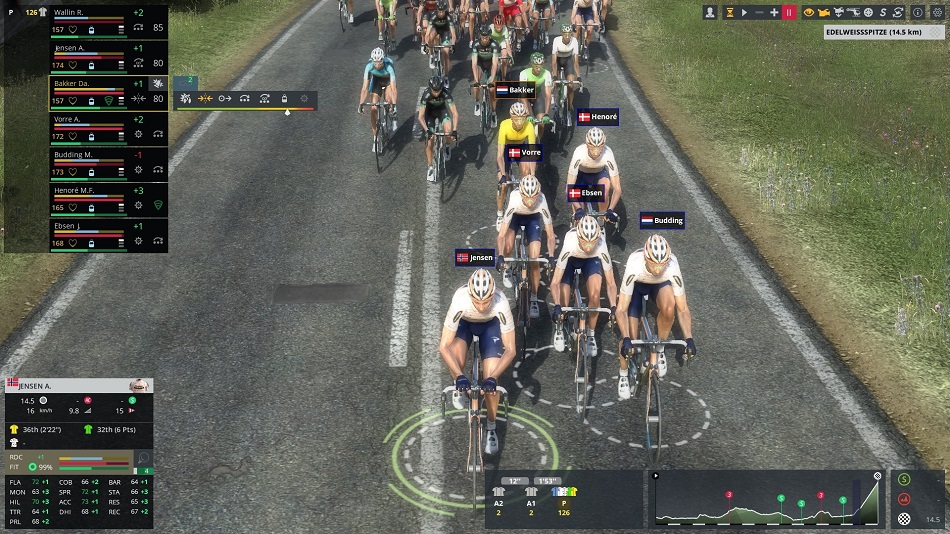Viewport: 950px width, 534px height.
Task: Click the rider profile icon in toolbar
Action: 710,12
